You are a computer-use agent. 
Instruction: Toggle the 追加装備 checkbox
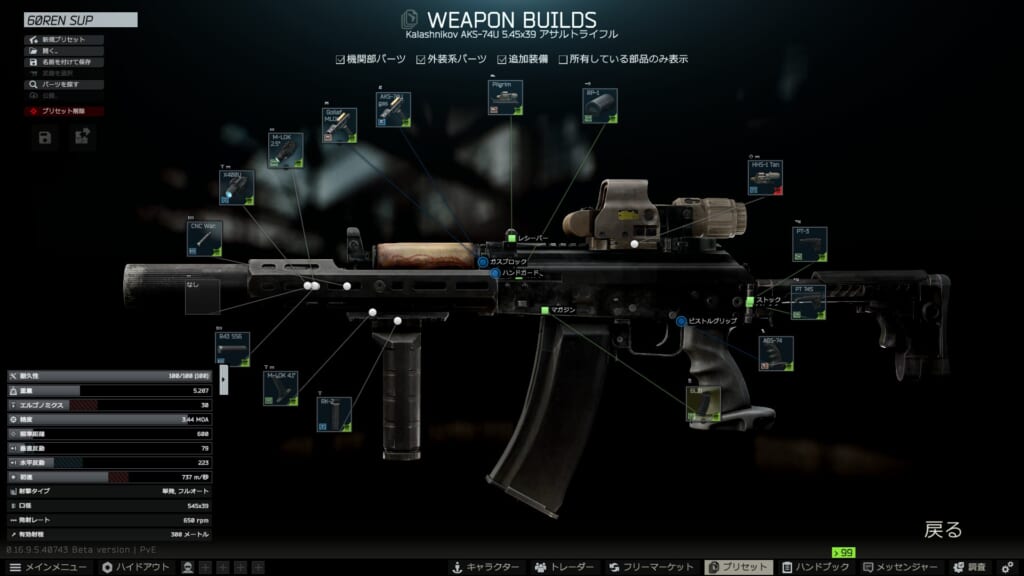[x=503, y=59]
